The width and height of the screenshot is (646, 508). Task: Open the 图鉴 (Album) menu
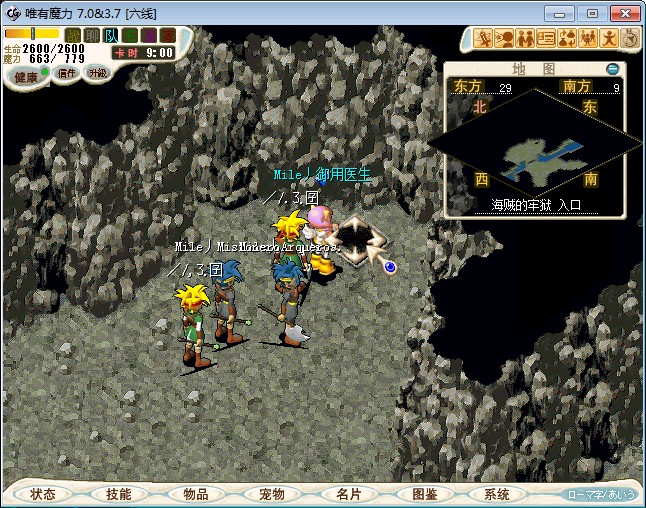pos(424,494)
